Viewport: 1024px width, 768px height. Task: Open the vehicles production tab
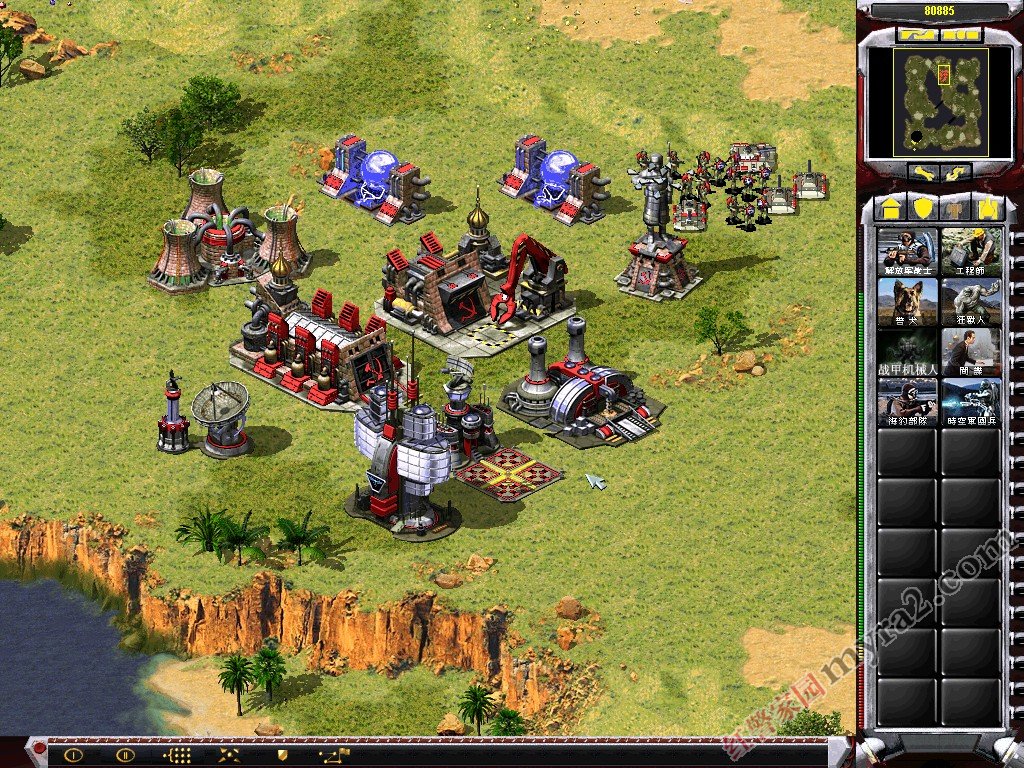tap(988, 208)
